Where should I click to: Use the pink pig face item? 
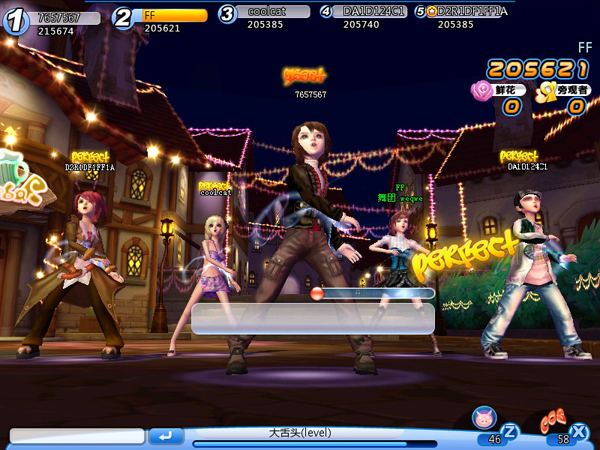(x=484, y=419)
